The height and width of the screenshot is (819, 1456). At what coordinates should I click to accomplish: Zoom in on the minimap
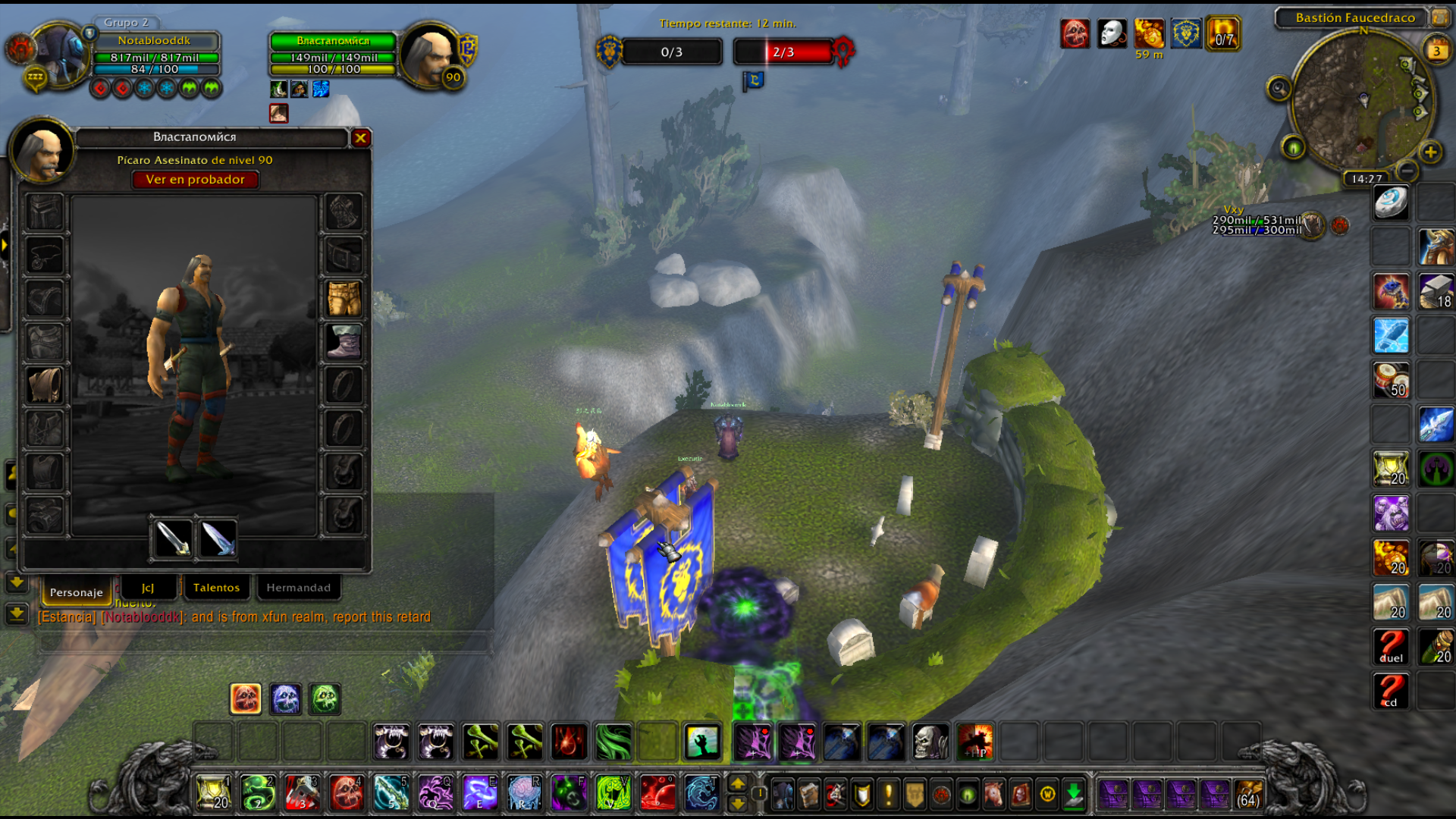[1430, 152]
